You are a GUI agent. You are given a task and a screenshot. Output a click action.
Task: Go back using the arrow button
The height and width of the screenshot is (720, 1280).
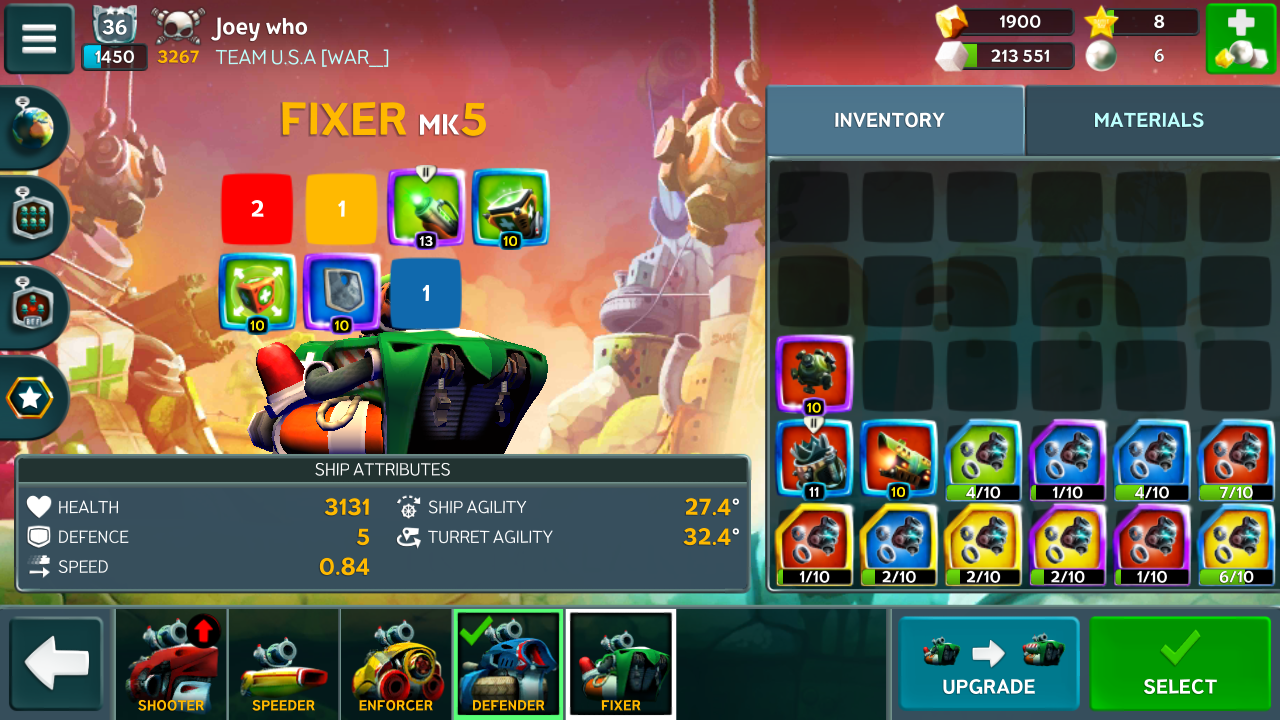(56, 664)
